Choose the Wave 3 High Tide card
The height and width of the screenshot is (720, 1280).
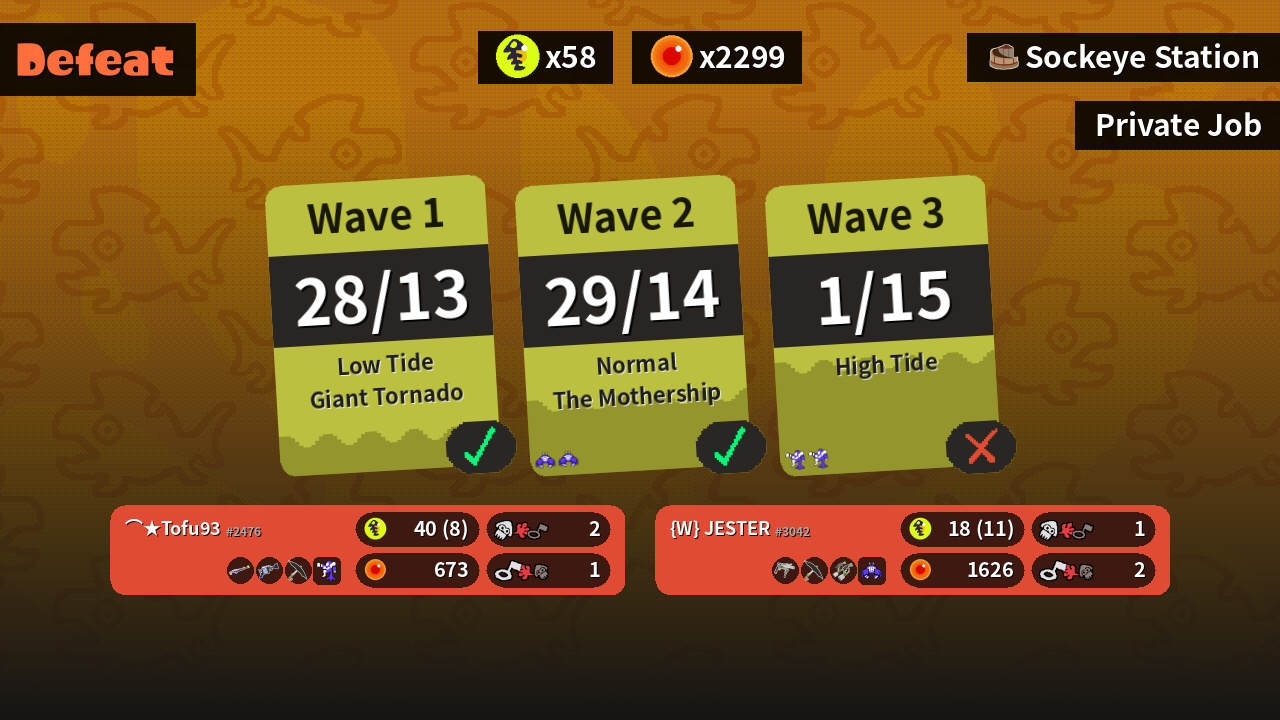pyautogui.click(x=881, y=325)
